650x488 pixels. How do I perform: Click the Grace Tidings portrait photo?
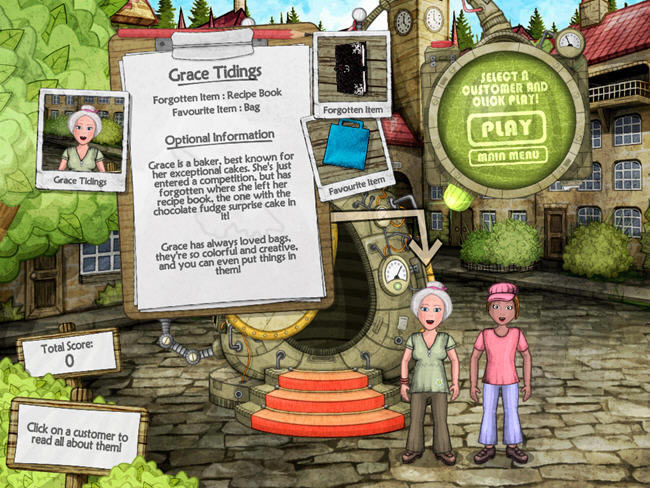pos(81,137)
